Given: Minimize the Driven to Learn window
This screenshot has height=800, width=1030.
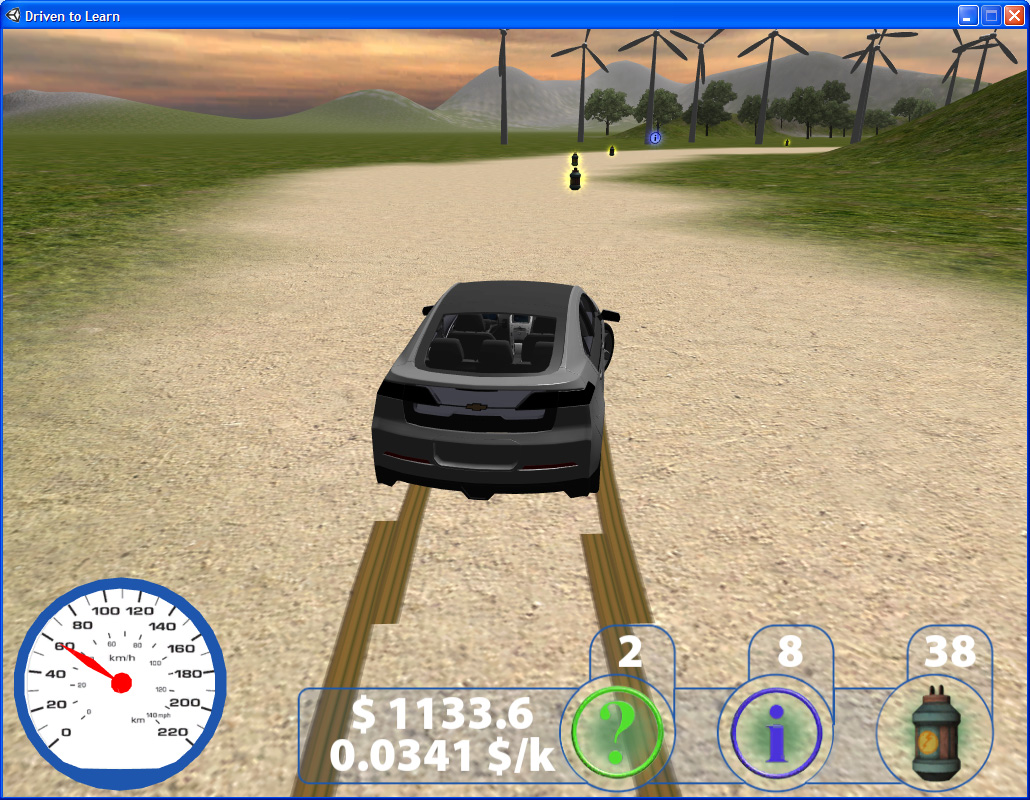Looking at the screenshot, I should pos(968,15).
